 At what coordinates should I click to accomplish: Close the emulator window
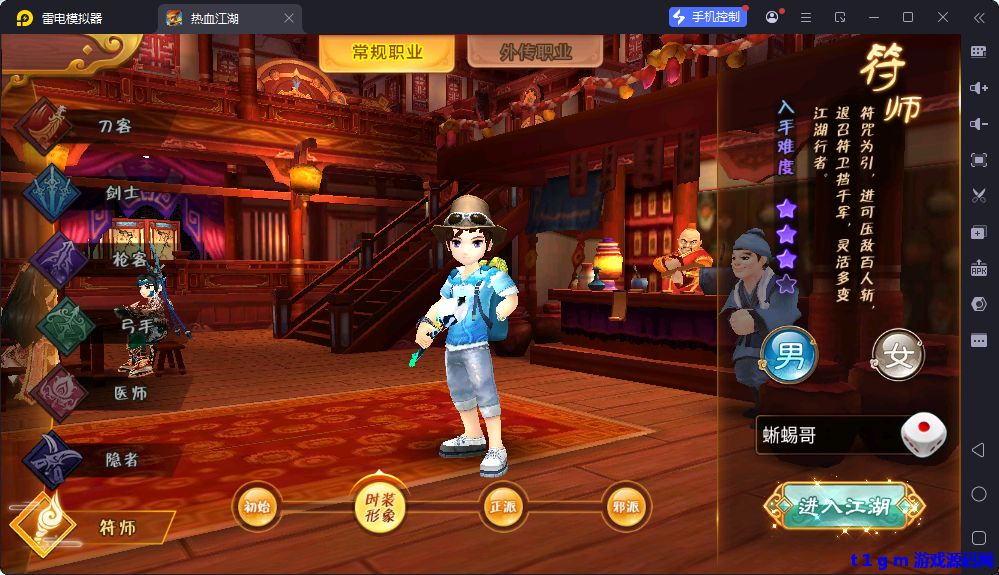point(943,17)
